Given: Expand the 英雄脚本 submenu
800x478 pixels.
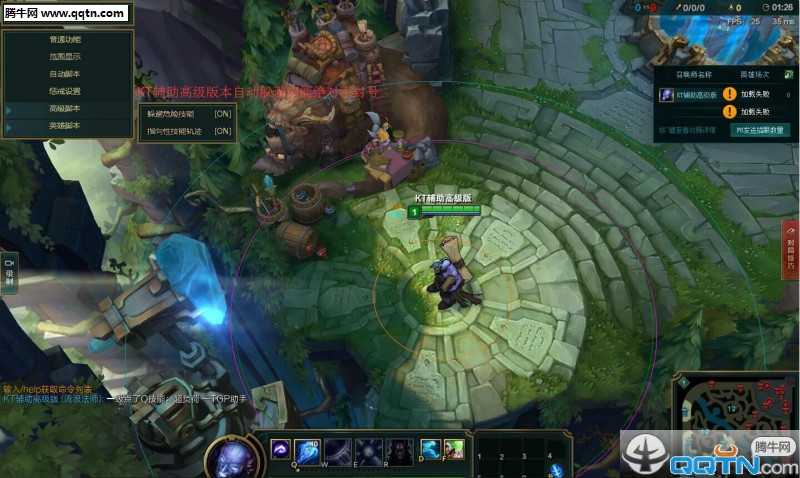Looking at the screenshot, I should click(x=66, y=125).
